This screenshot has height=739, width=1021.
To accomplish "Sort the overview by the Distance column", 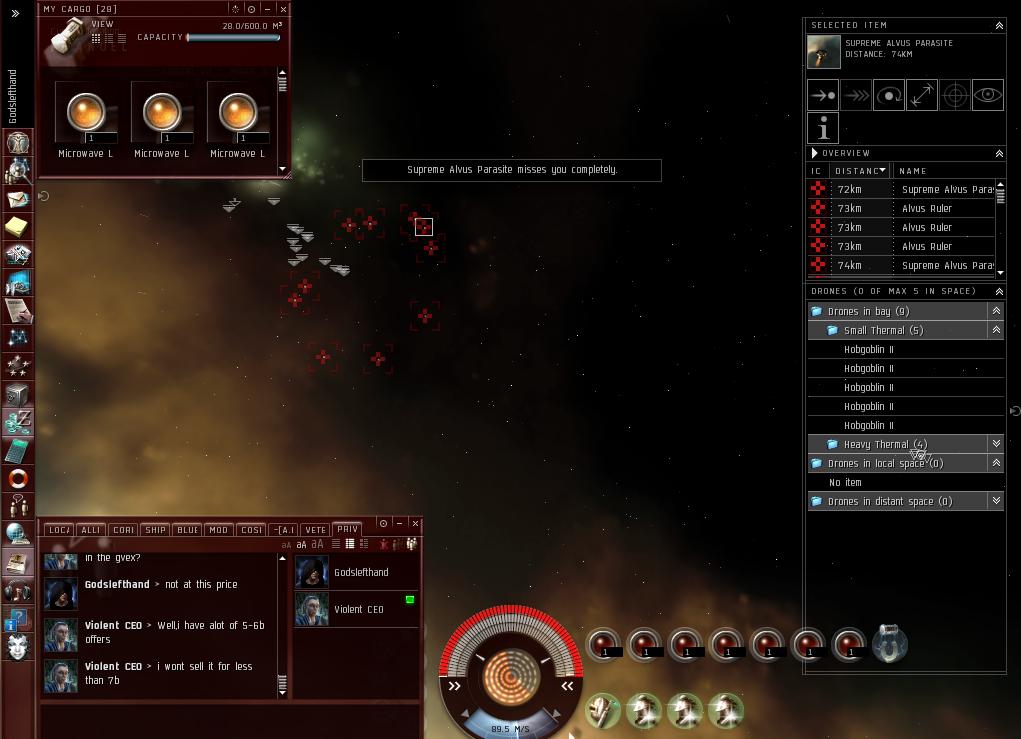I will click(861, 171).
